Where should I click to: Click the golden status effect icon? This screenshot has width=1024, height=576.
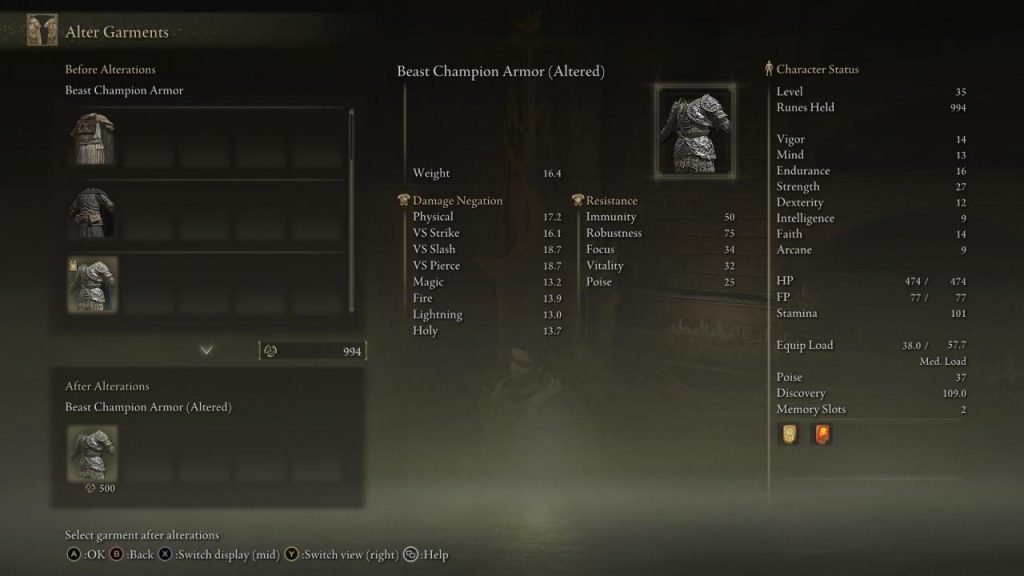point(789,434)
